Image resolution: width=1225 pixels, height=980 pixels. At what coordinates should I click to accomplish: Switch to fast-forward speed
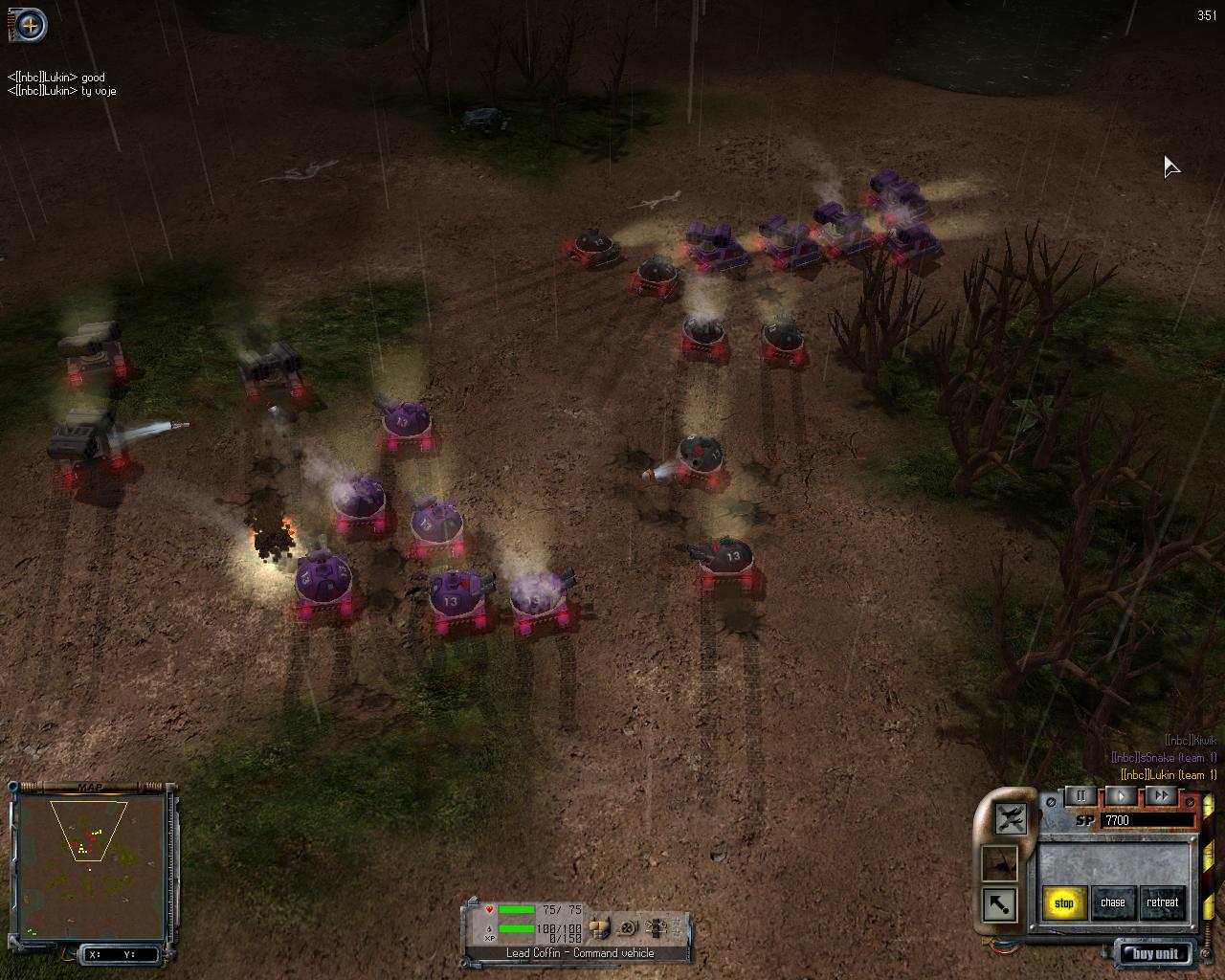click(x=1161, y=795)
